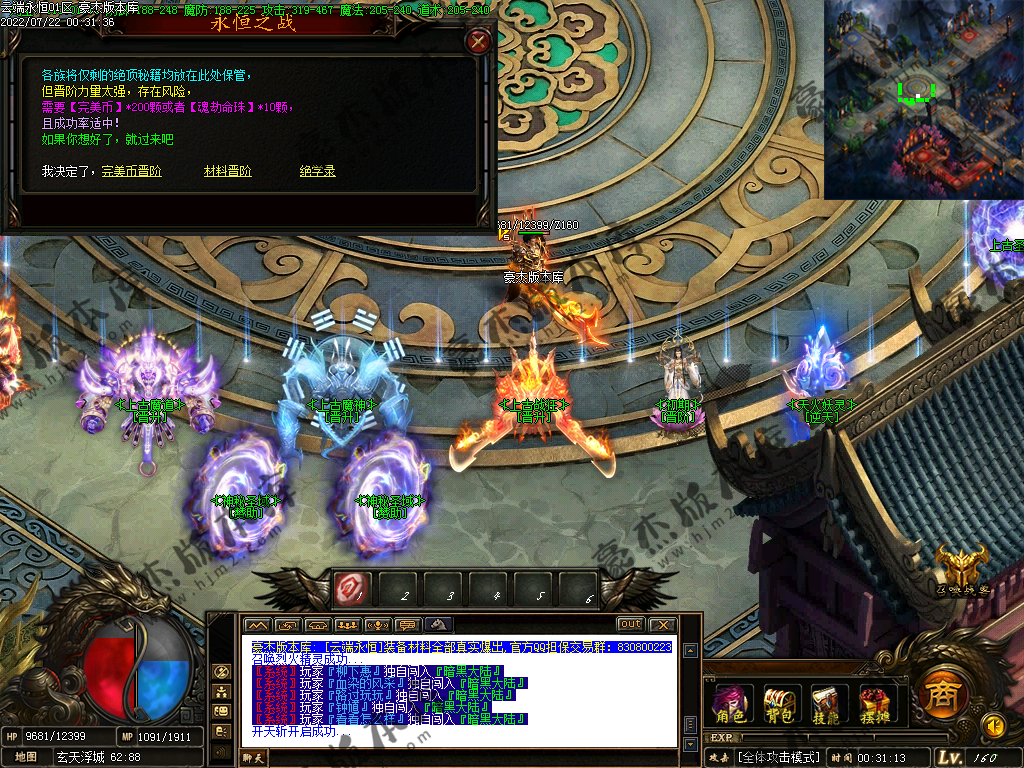Close the chat window with the X button
The width and height of the screenshot is (1024, 768).
coord(661,624)
